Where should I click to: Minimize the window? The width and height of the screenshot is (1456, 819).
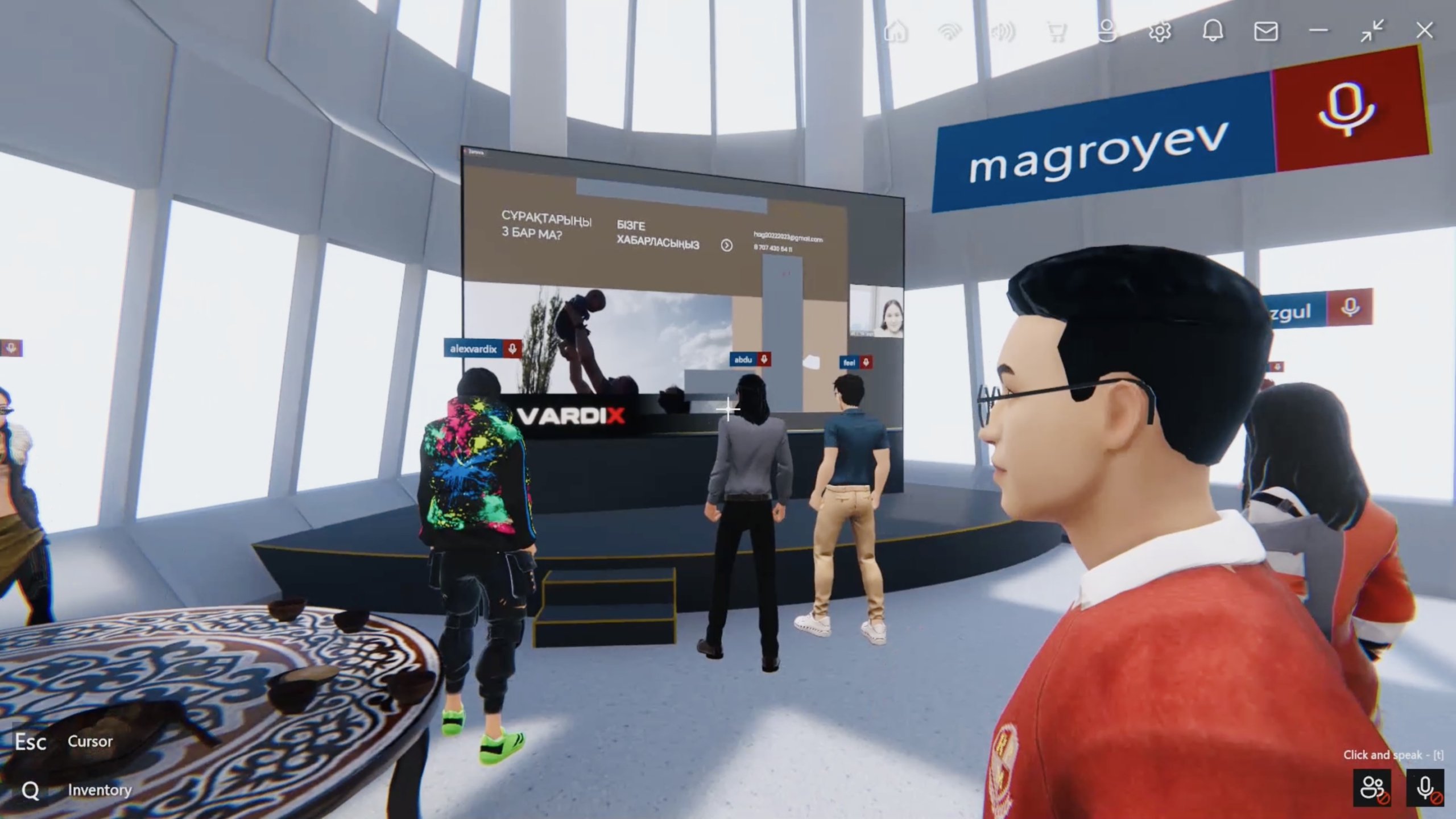click(1318, 31)
